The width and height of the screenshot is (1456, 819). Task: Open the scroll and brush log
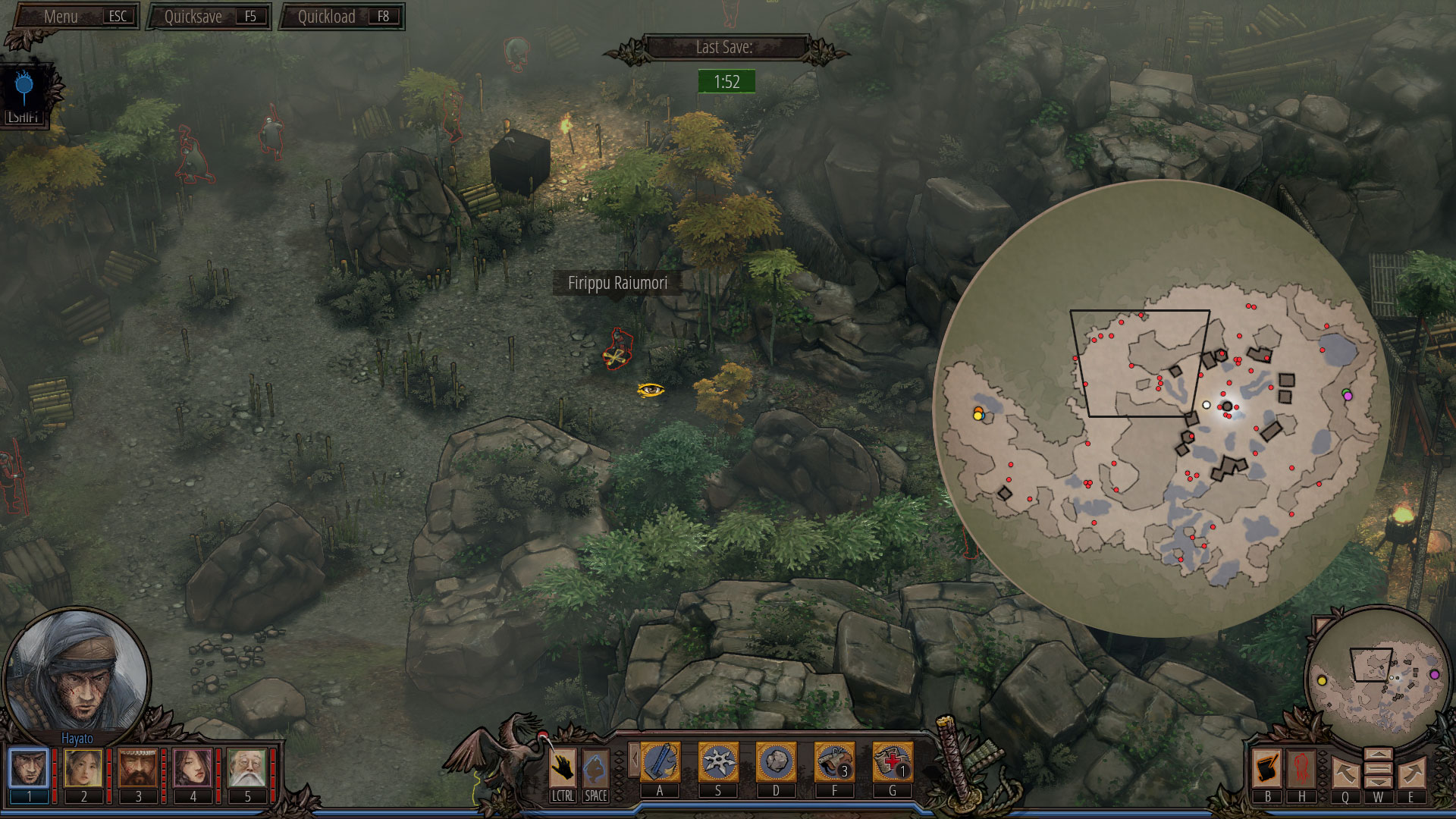coord(1267,768)
